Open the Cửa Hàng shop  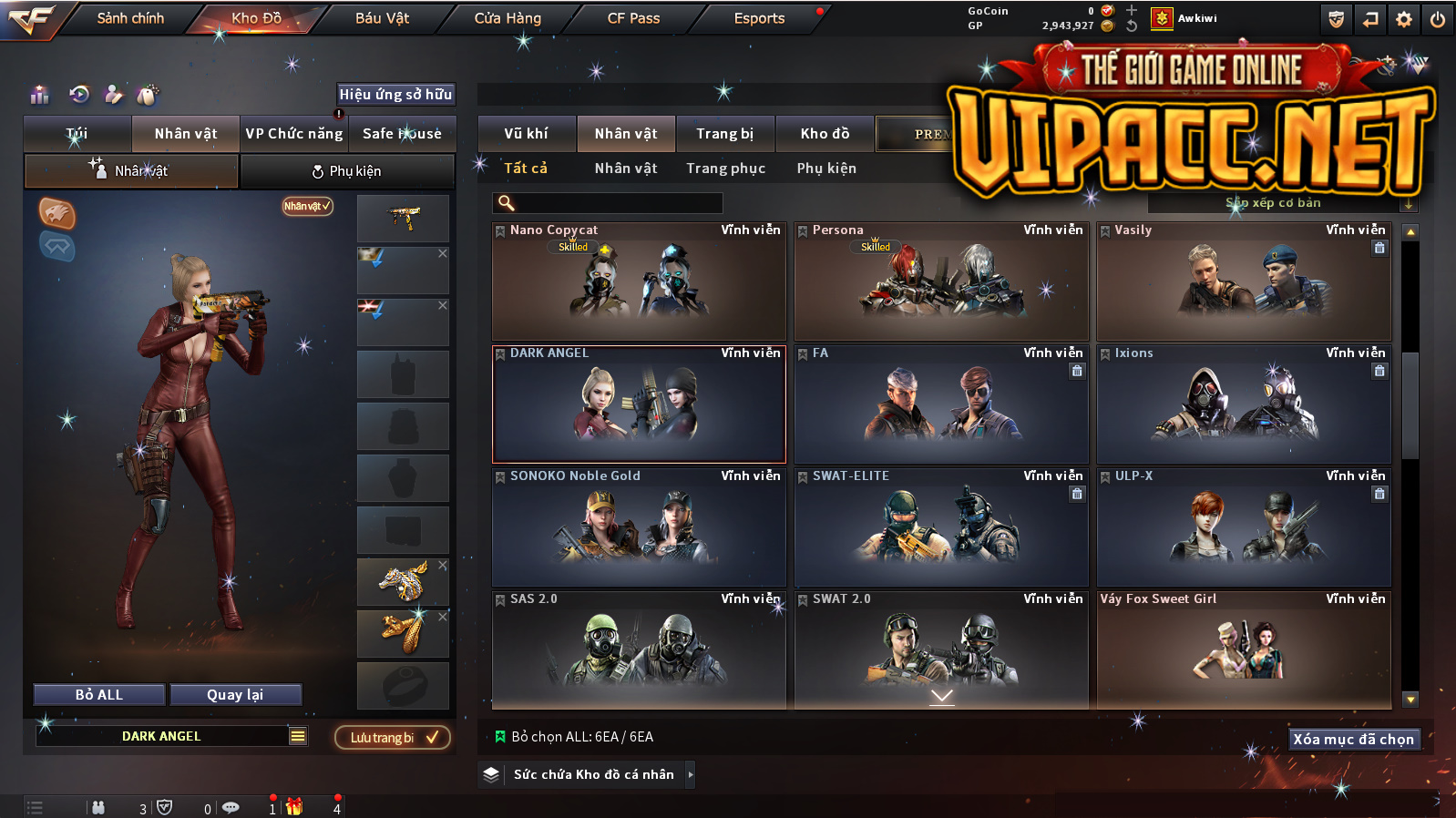[508, 18]
